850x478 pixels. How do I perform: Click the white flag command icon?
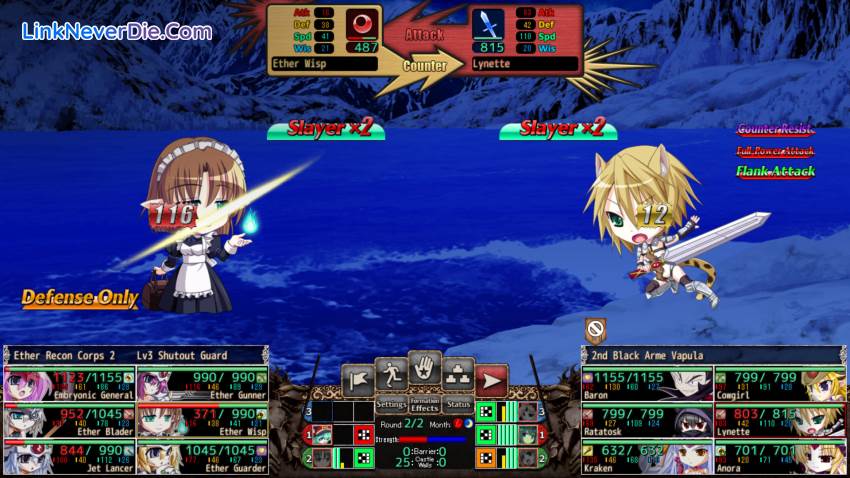pos(357,380)
